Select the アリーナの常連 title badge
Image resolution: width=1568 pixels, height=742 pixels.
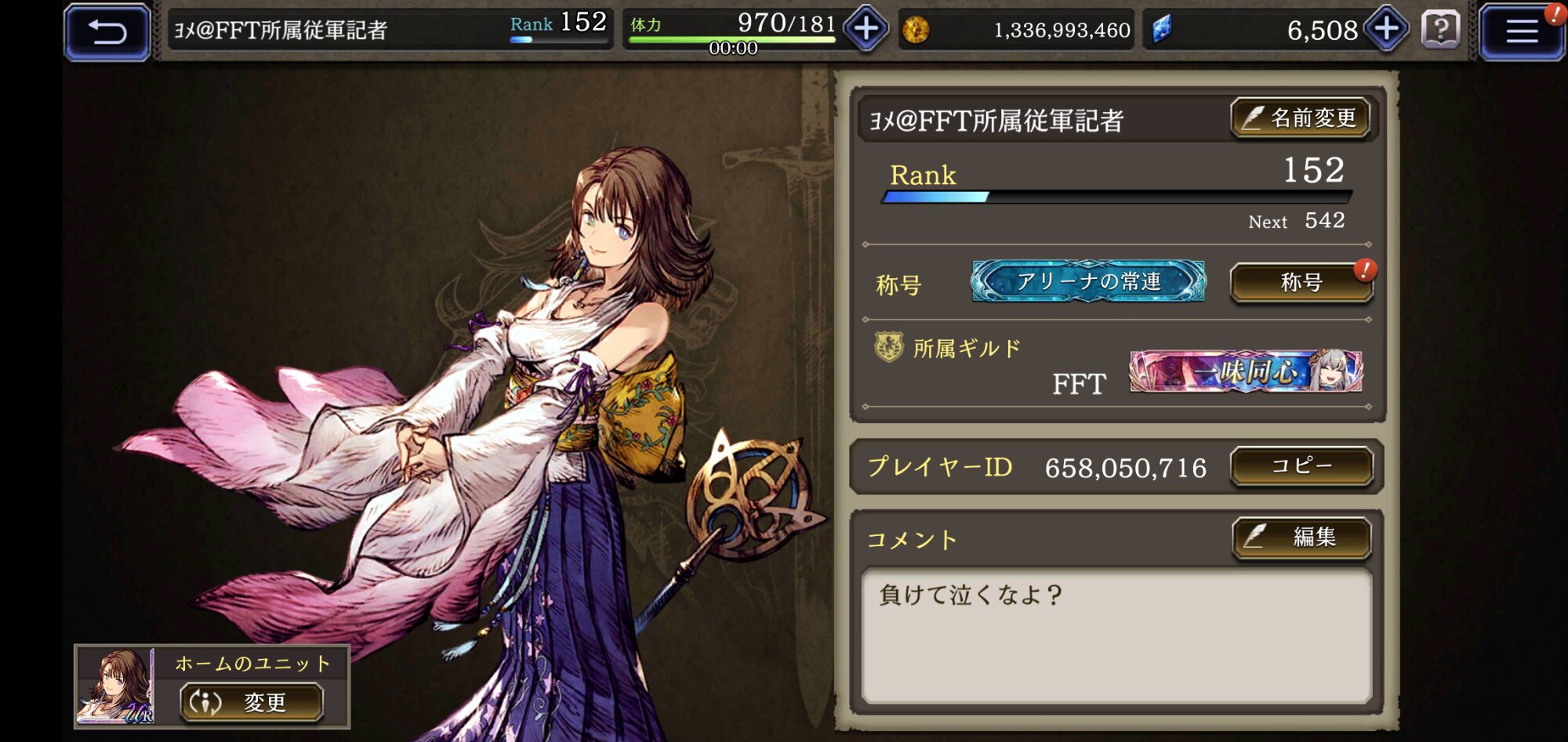point(1088,281)
